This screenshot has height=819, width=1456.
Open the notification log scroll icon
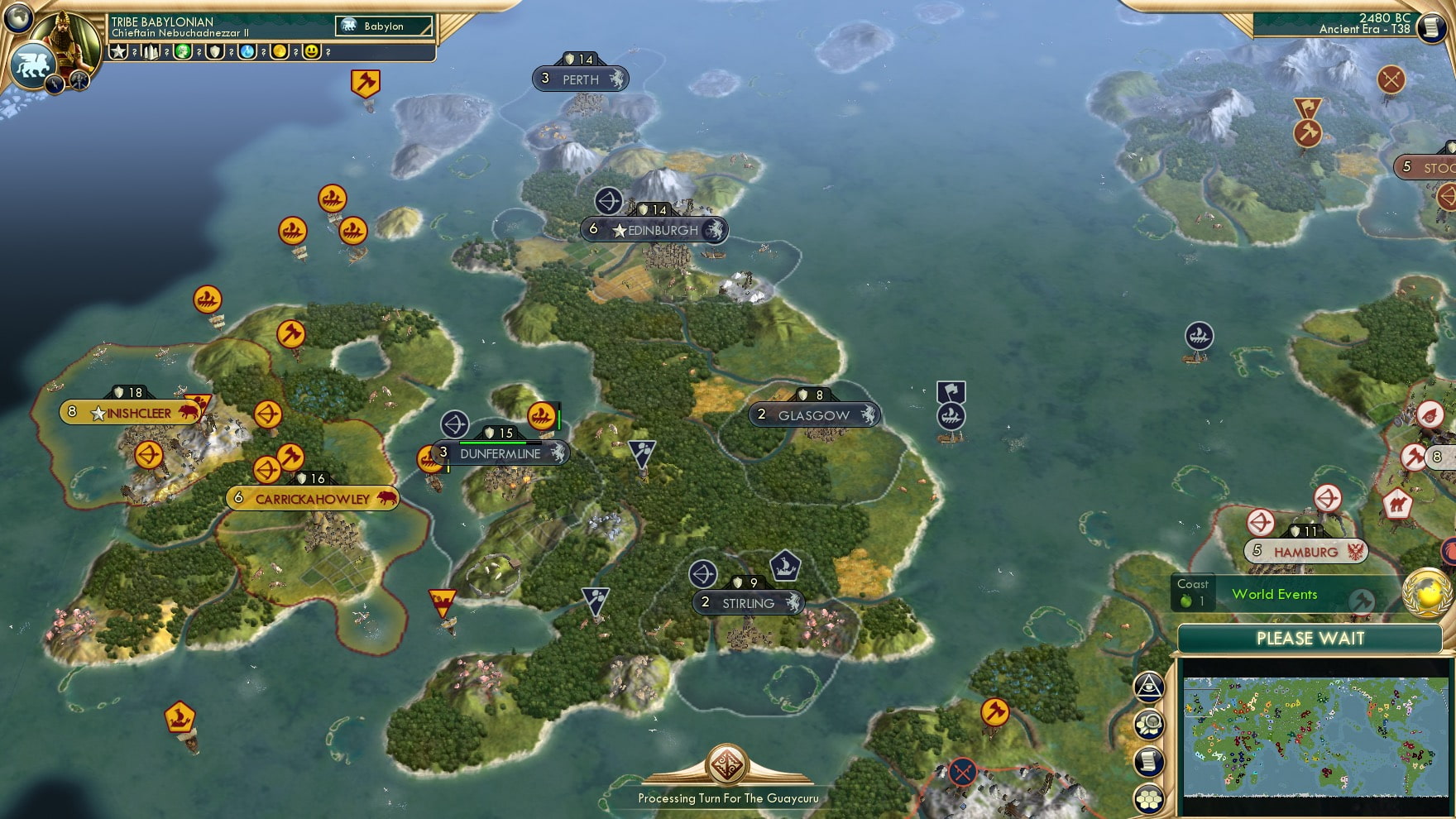1150,759
